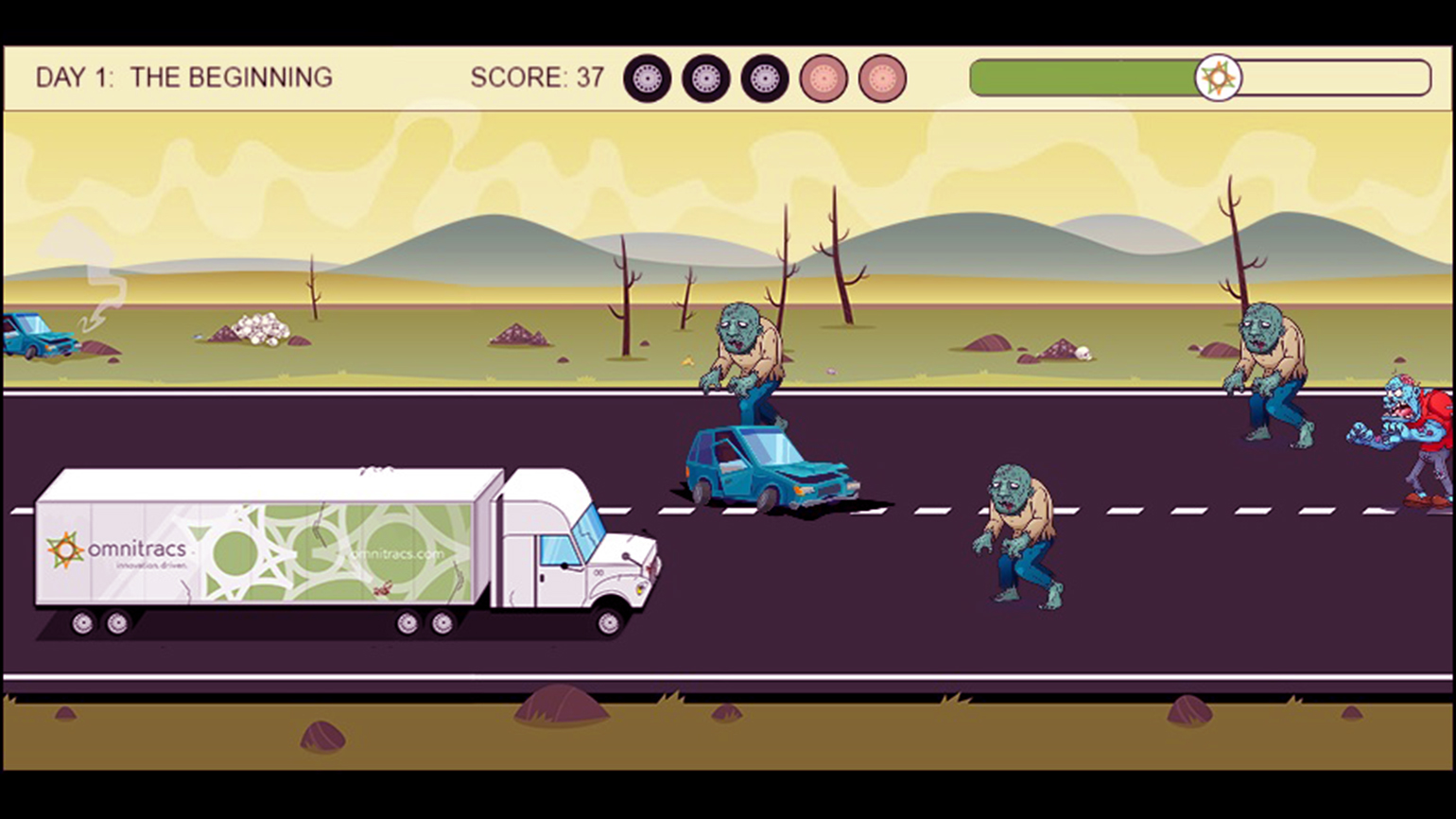Click the Omnitracs star logo on the trailer

(x=64, y=547)
